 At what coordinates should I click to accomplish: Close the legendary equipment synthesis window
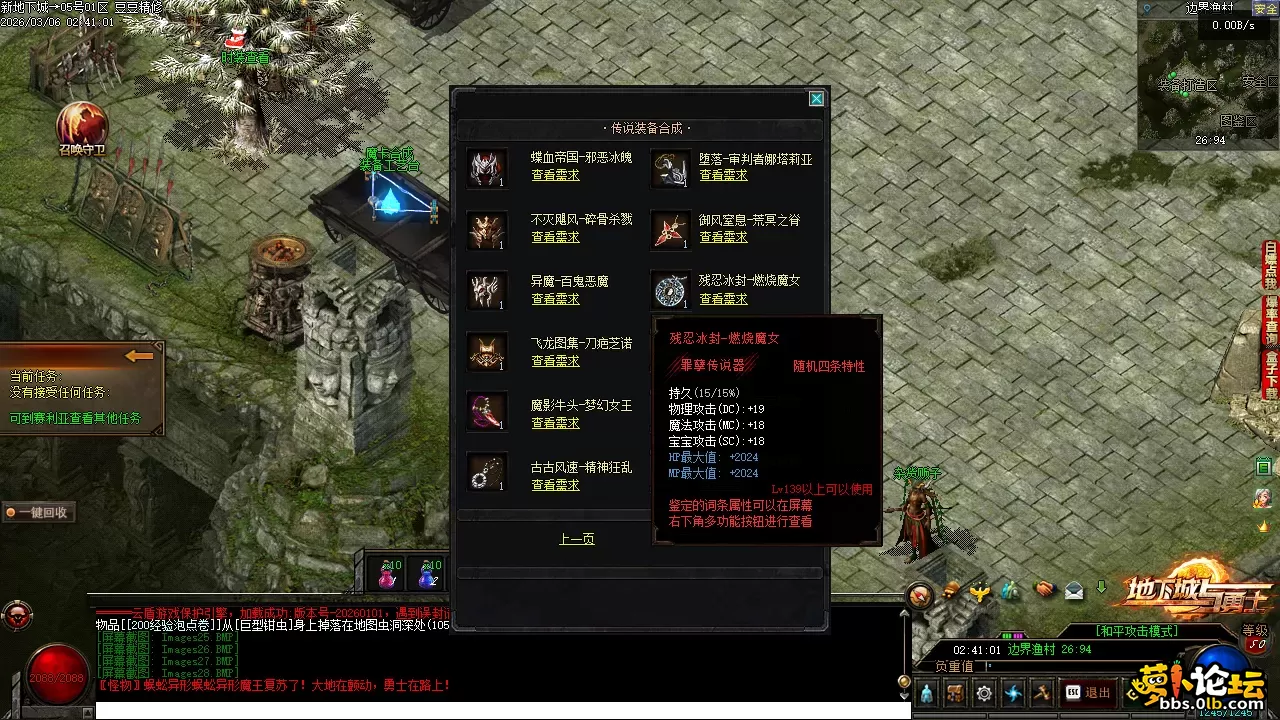coord(816,98)
